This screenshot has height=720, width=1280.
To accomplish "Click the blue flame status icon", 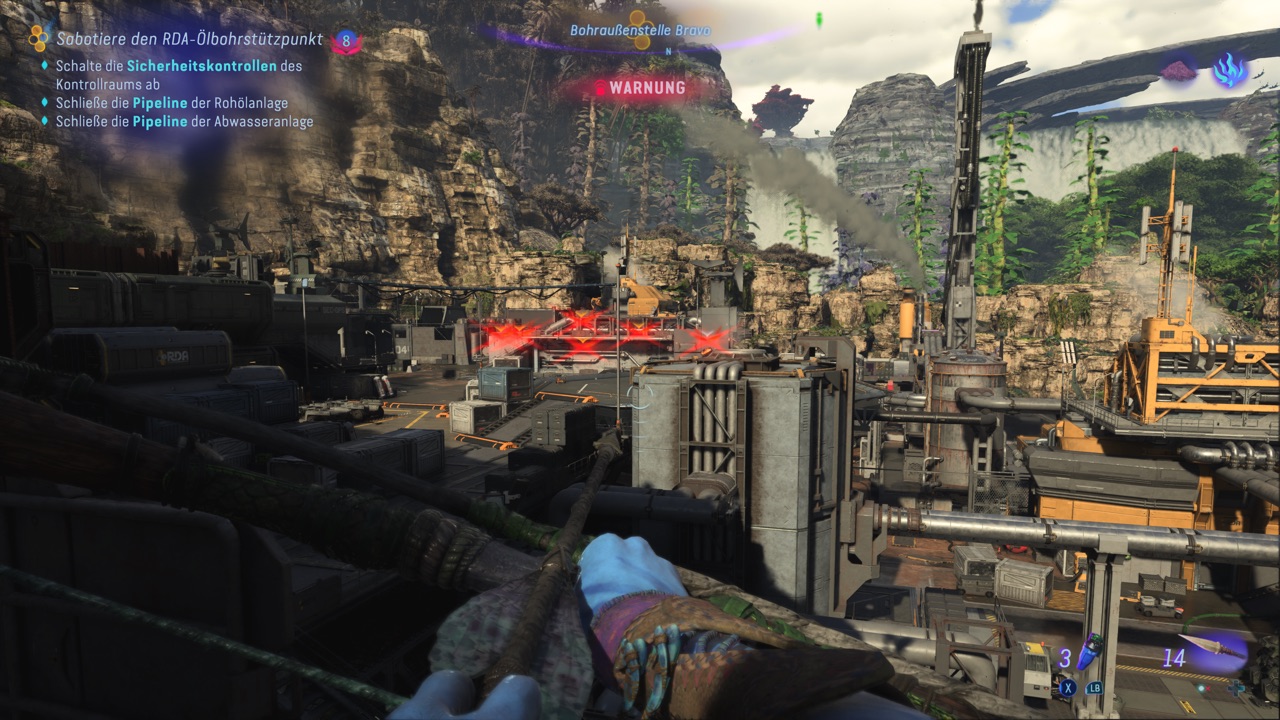I will click(x=1227, y=69).
